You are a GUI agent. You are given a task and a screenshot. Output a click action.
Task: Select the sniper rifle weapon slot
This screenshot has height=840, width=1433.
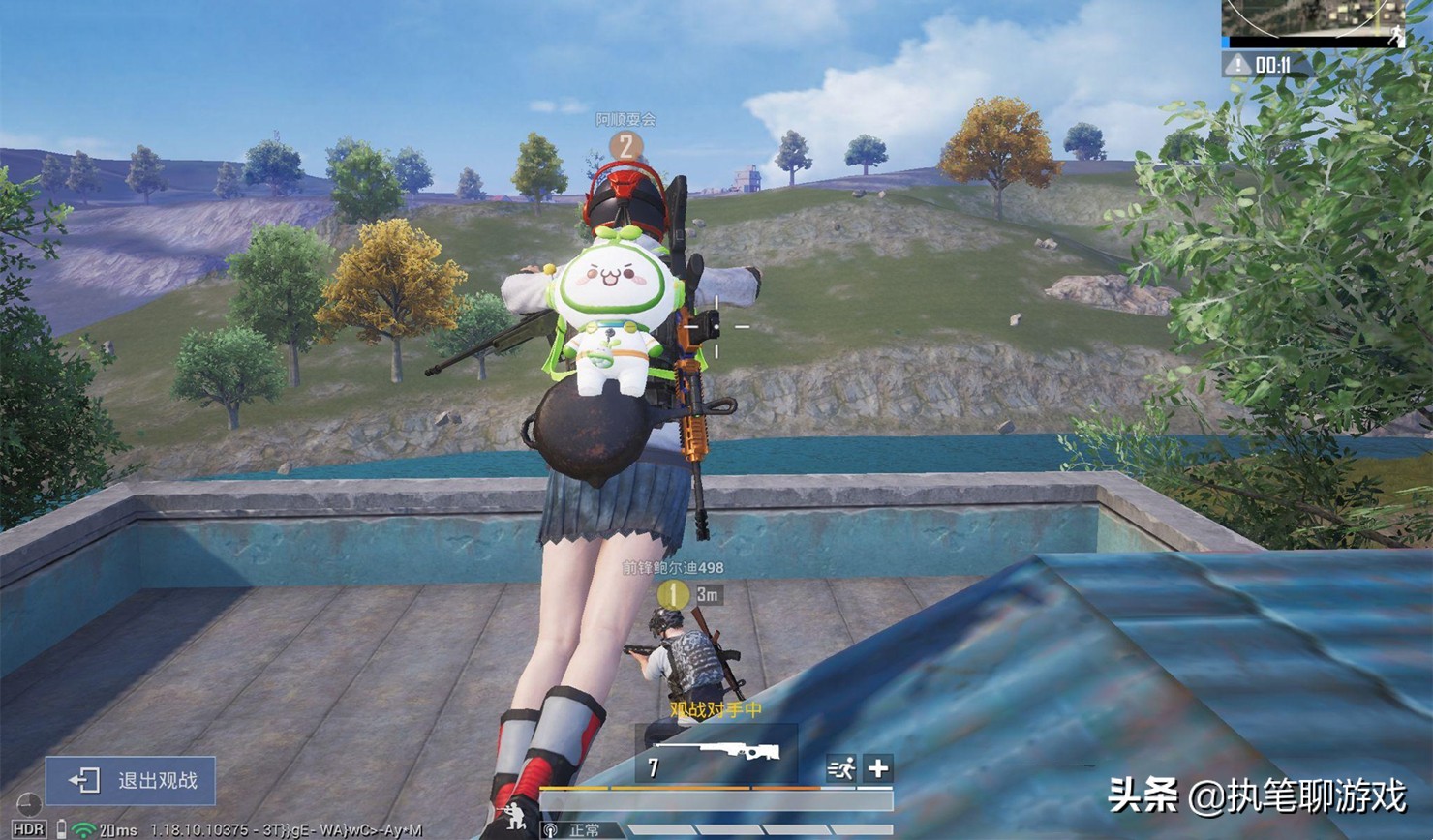coord(716,756)
